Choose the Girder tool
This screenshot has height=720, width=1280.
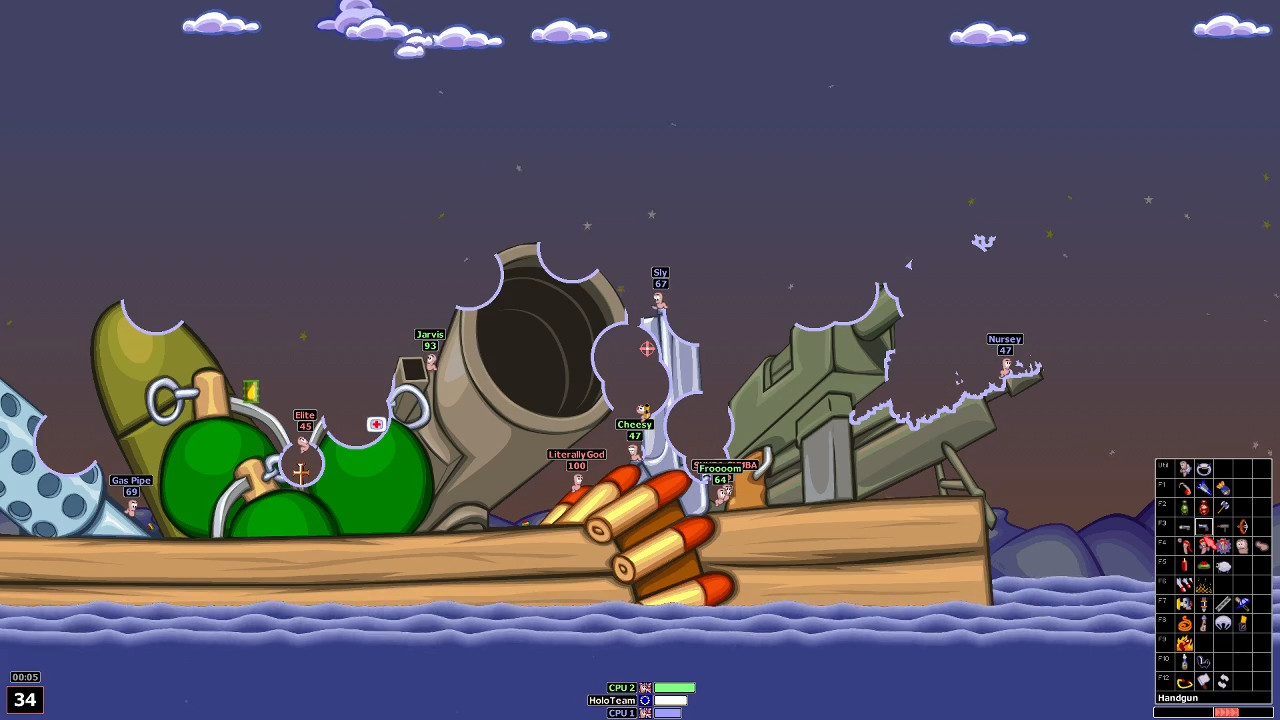click(x=1223, y=604)
